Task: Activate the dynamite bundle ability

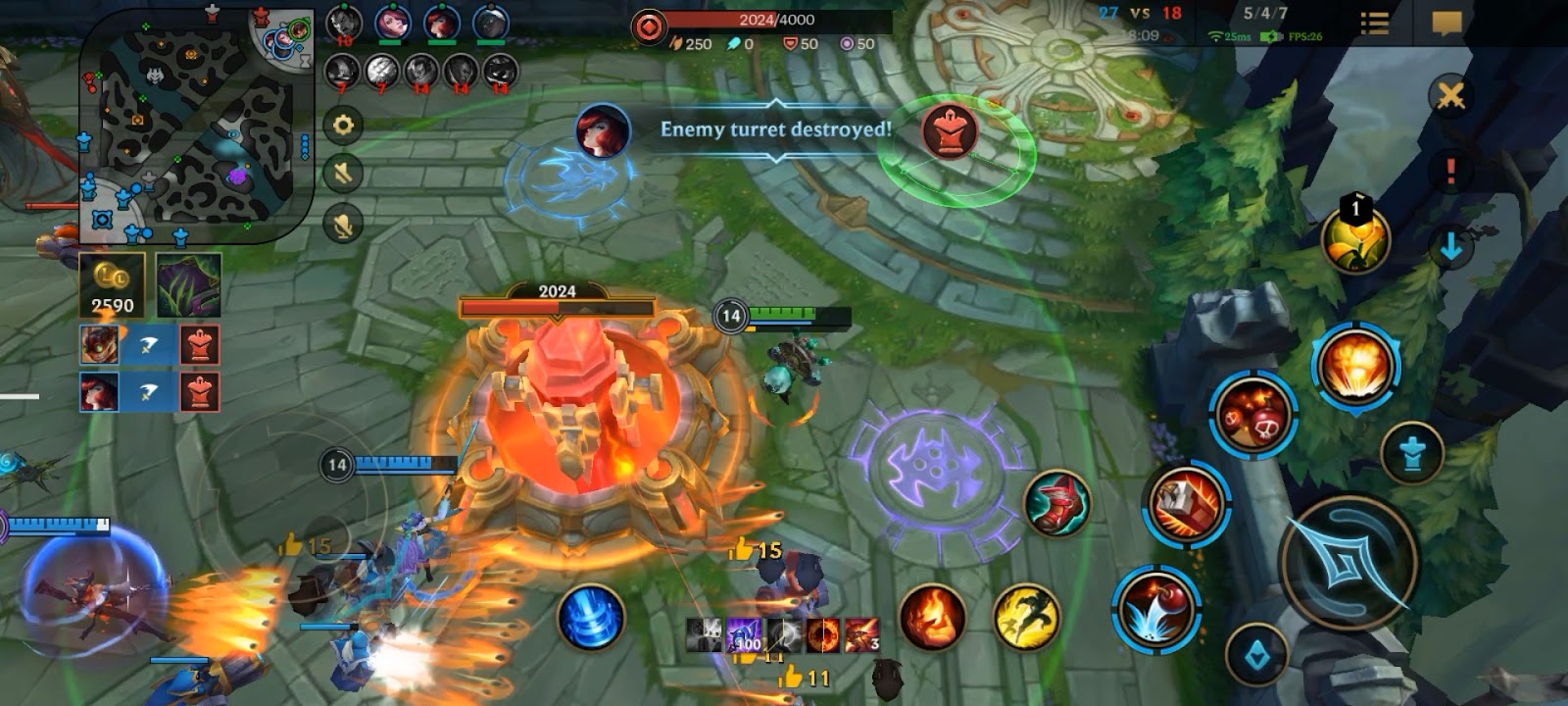Action: click(x=1188, y=505)
